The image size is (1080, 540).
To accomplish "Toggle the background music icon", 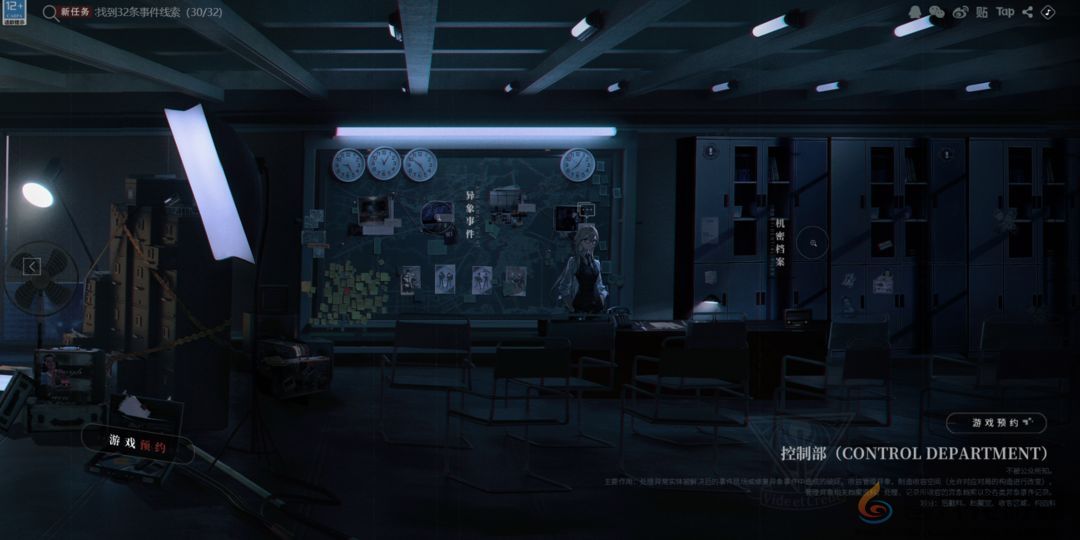I will pyautogui.click(x=1047, y=12).
